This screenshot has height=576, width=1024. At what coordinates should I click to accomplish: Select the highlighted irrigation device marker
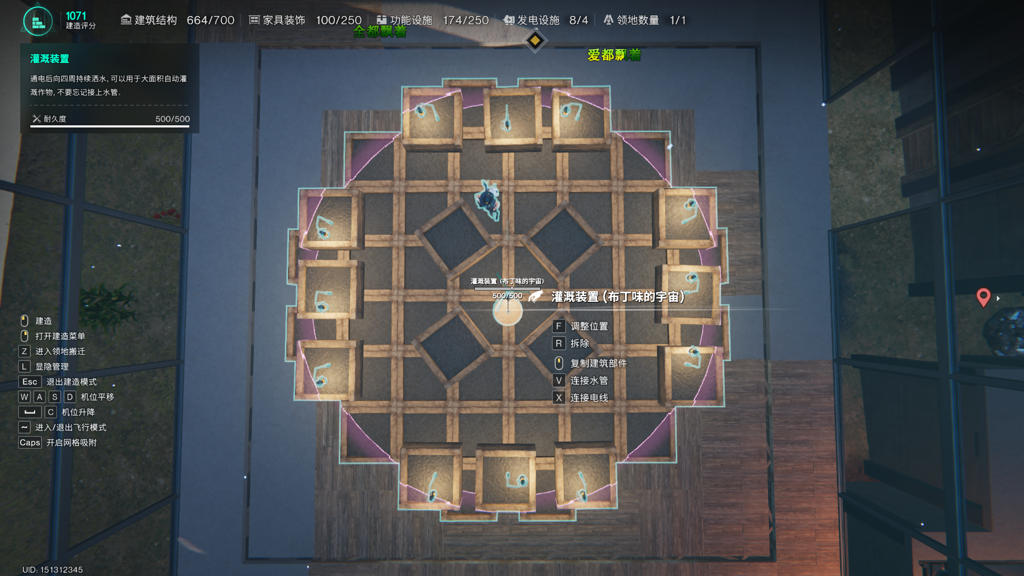[507, 311]
